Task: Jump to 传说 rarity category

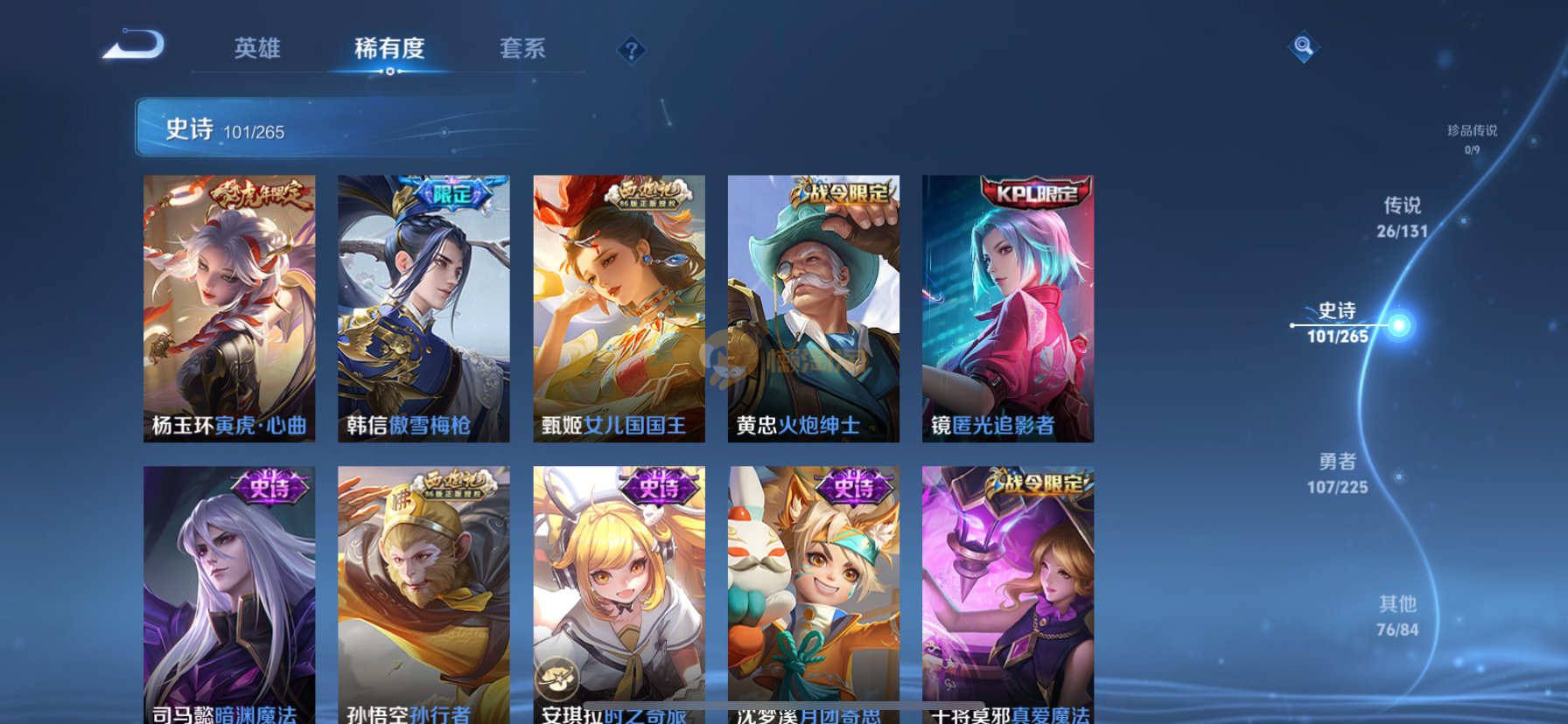Action: click(x=1402, y=217)
